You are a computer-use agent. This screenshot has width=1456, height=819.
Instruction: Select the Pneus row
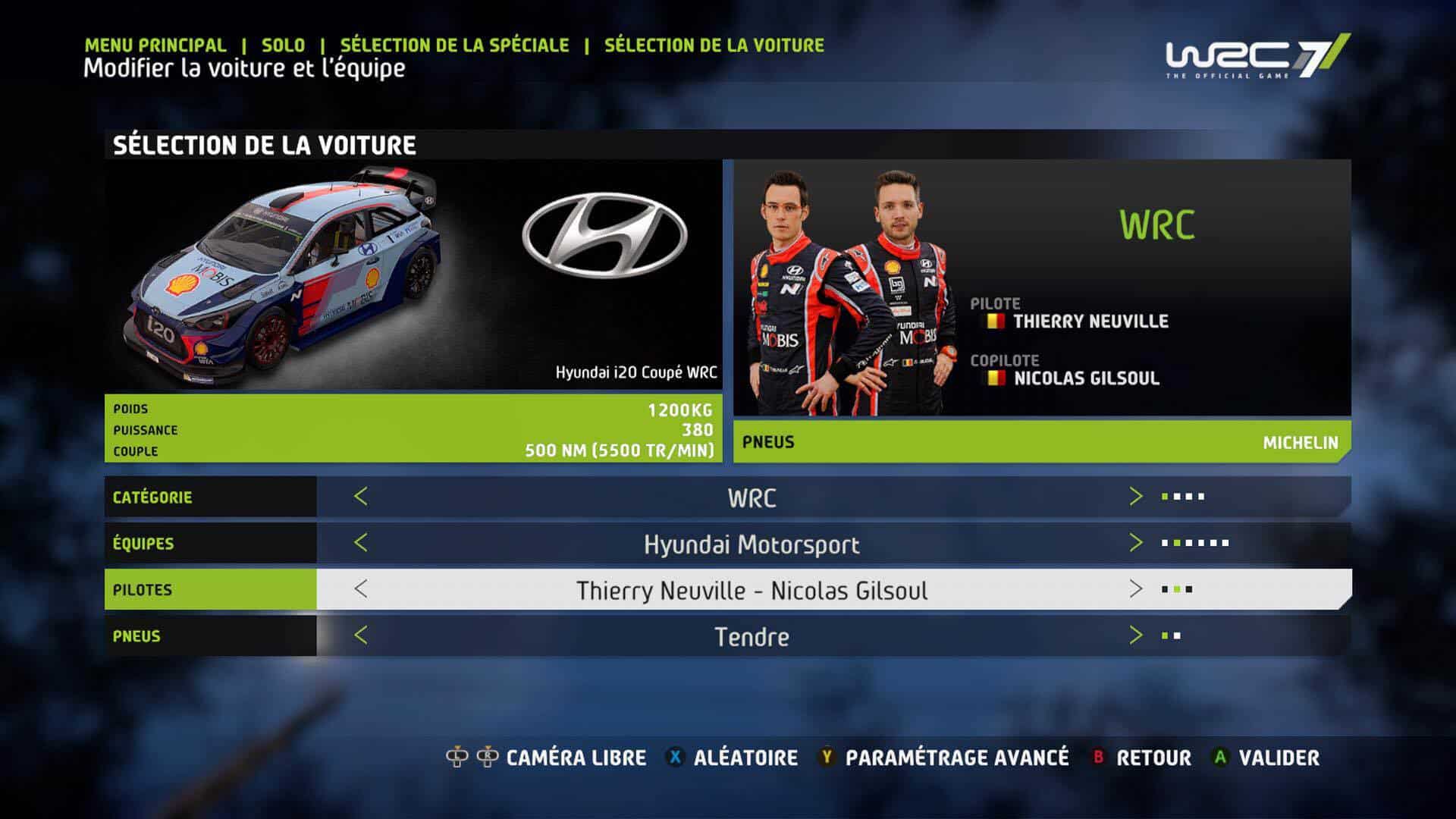click(136, 636)
